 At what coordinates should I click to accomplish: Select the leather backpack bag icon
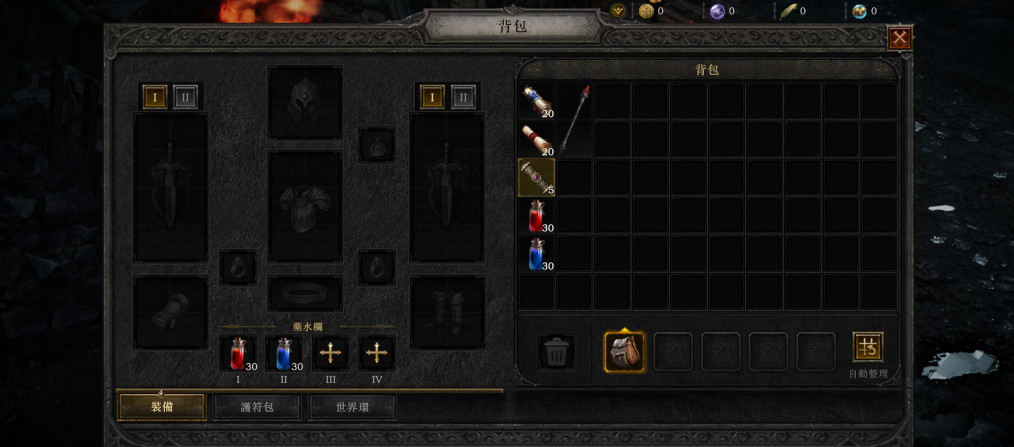click(x=624, y=352)
